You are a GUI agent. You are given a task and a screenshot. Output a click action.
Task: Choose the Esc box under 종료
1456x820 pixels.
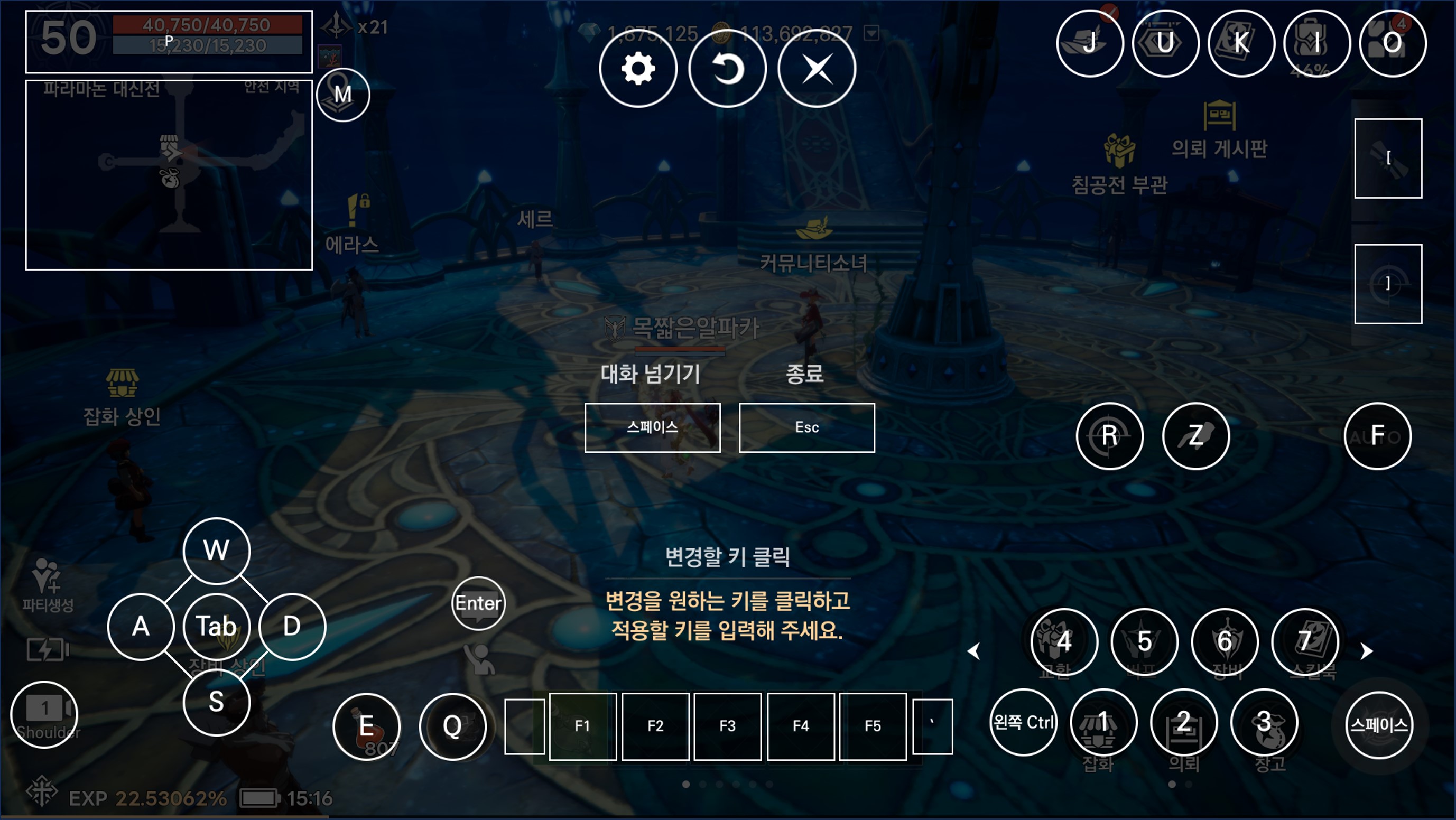(x=806, y=428)
